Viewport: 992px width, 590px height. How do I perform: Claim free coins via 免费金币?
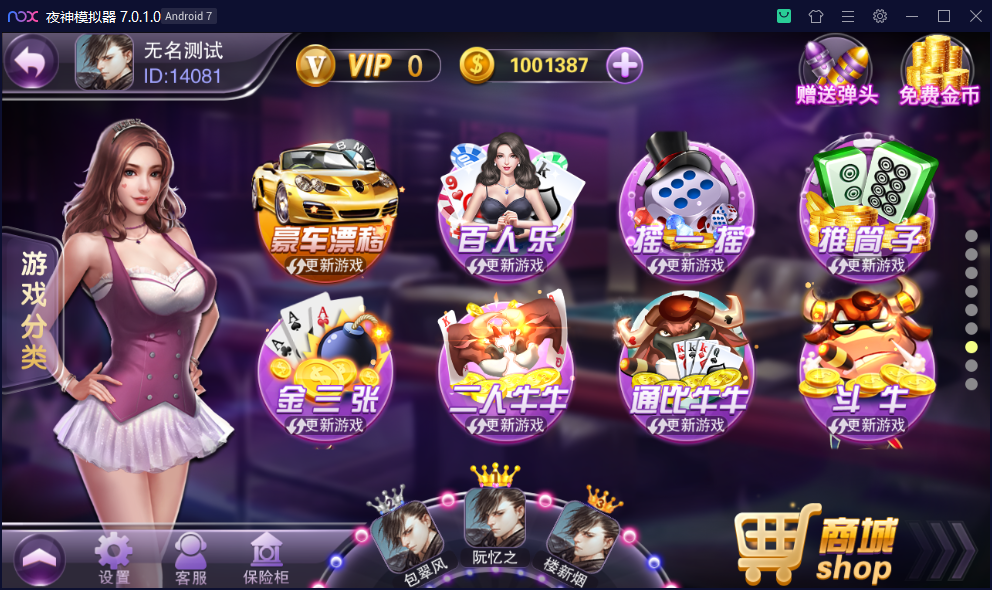937,68
